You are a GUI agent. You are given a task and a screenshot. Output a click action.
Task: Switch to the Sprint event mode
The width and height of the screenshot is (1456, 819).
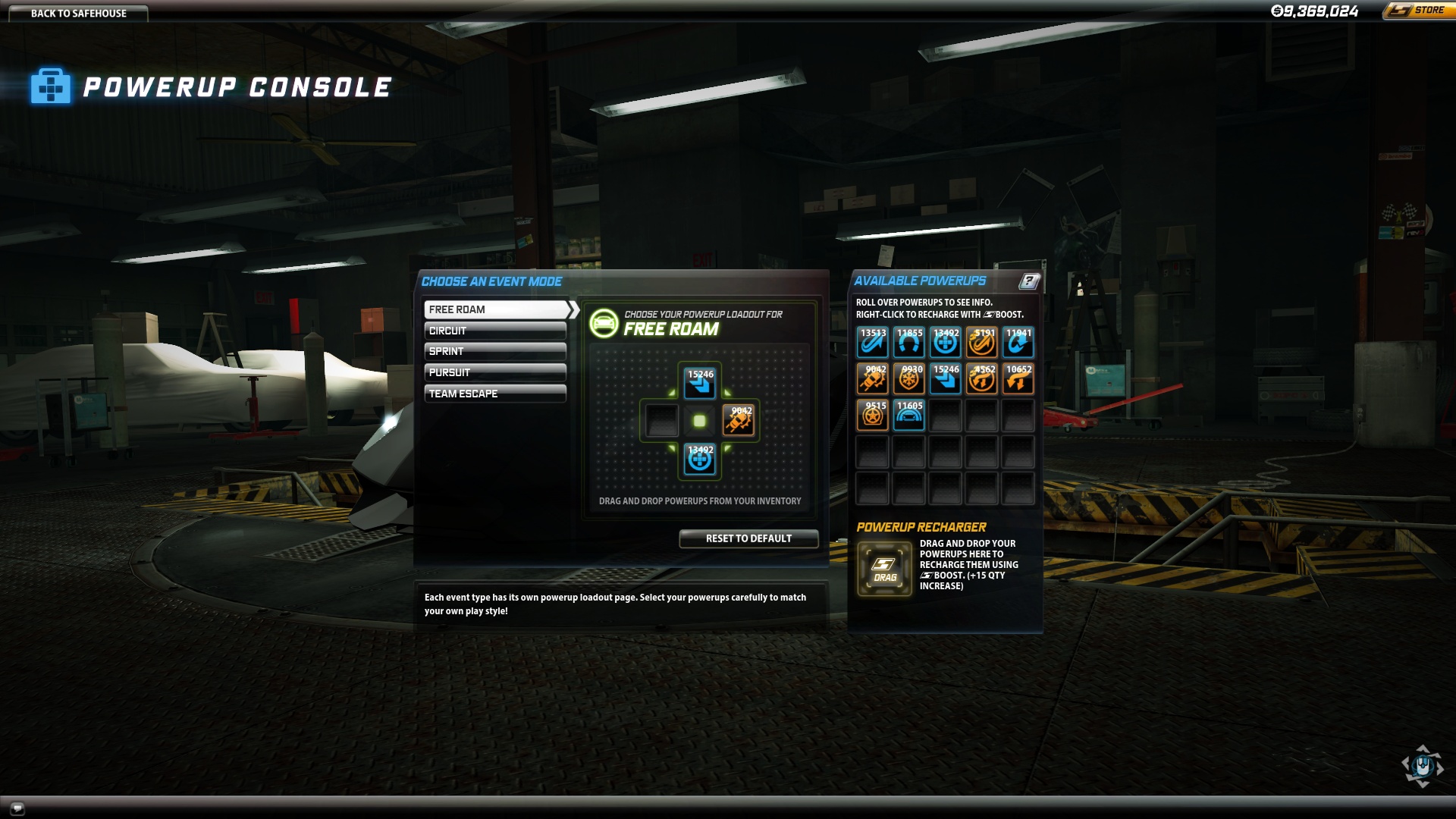point(495,351)
